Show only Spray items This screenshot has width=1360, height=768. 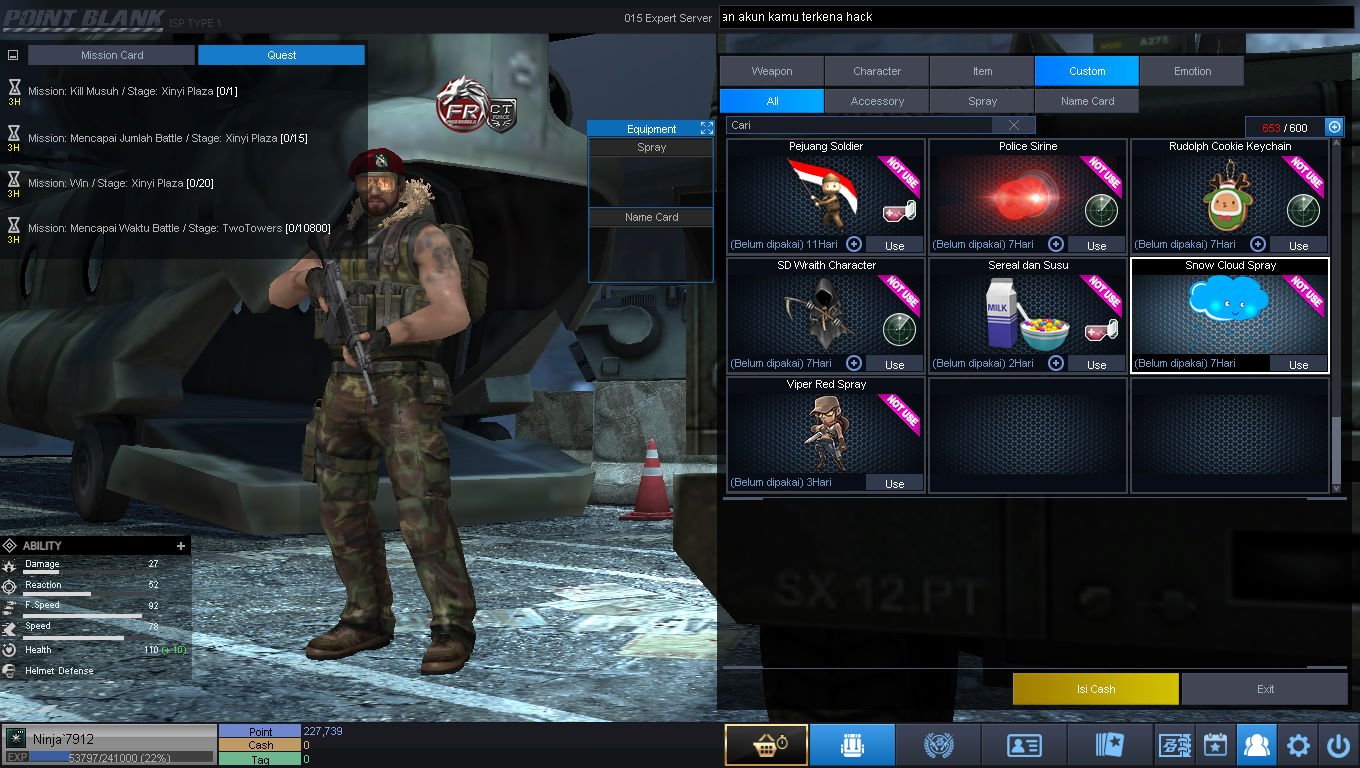982,101
